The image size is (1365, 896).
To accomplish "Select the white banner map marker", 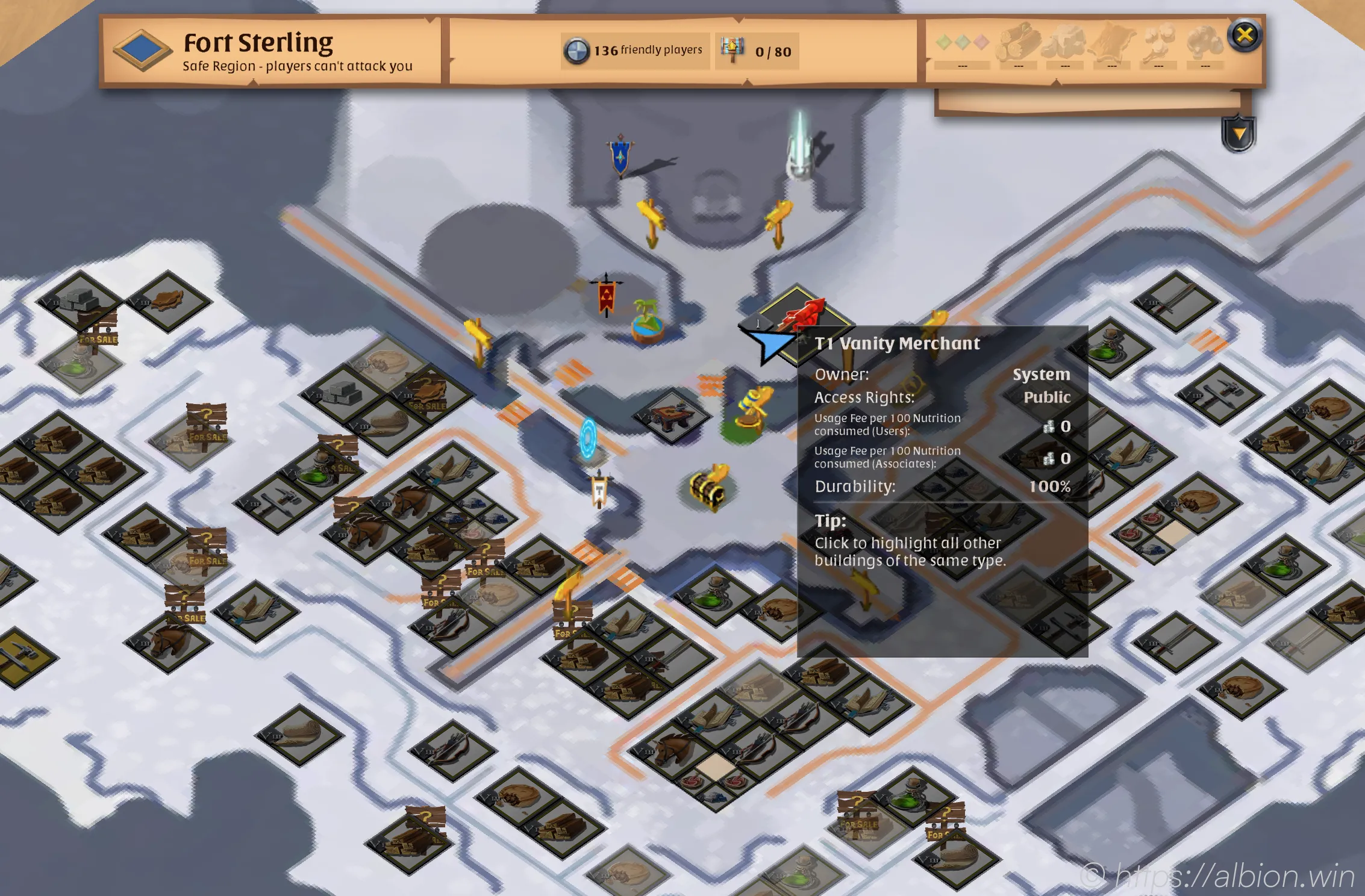I will (600, 491).
